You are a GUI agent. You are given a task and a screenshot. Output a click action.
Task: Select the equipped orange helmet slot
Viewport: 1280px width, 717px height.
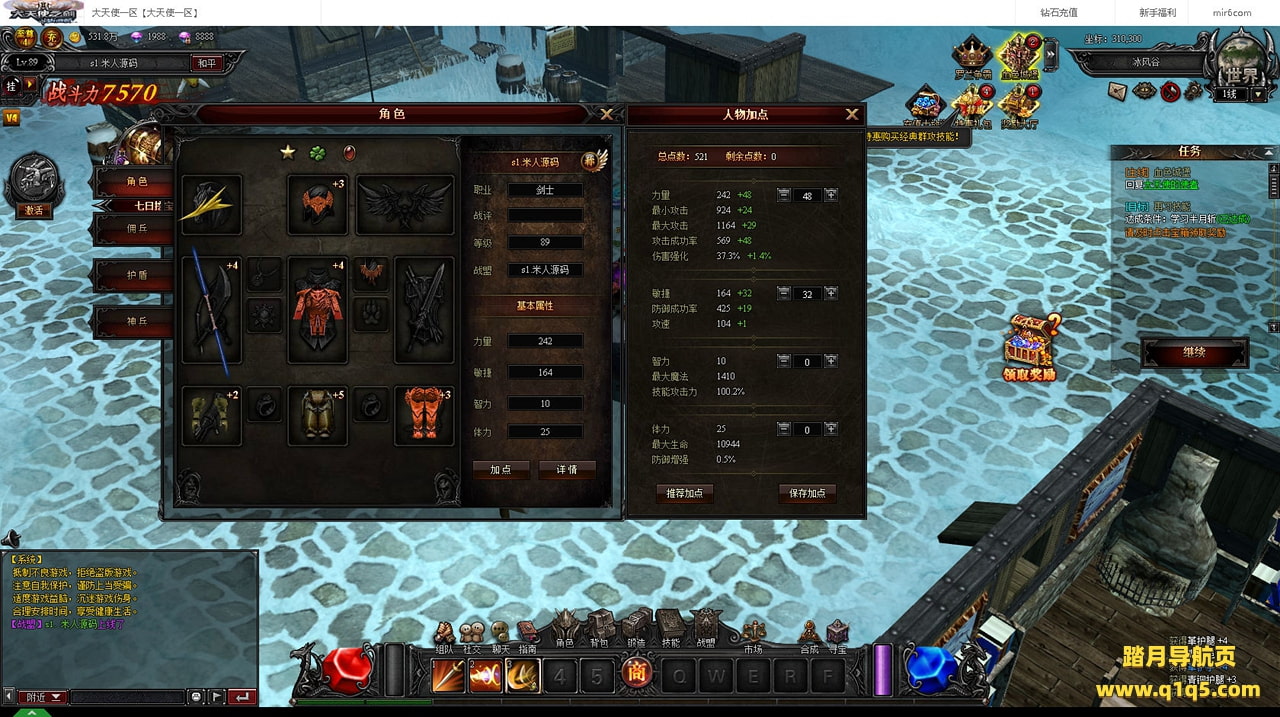pyautogui.click(x=317, y=204)
